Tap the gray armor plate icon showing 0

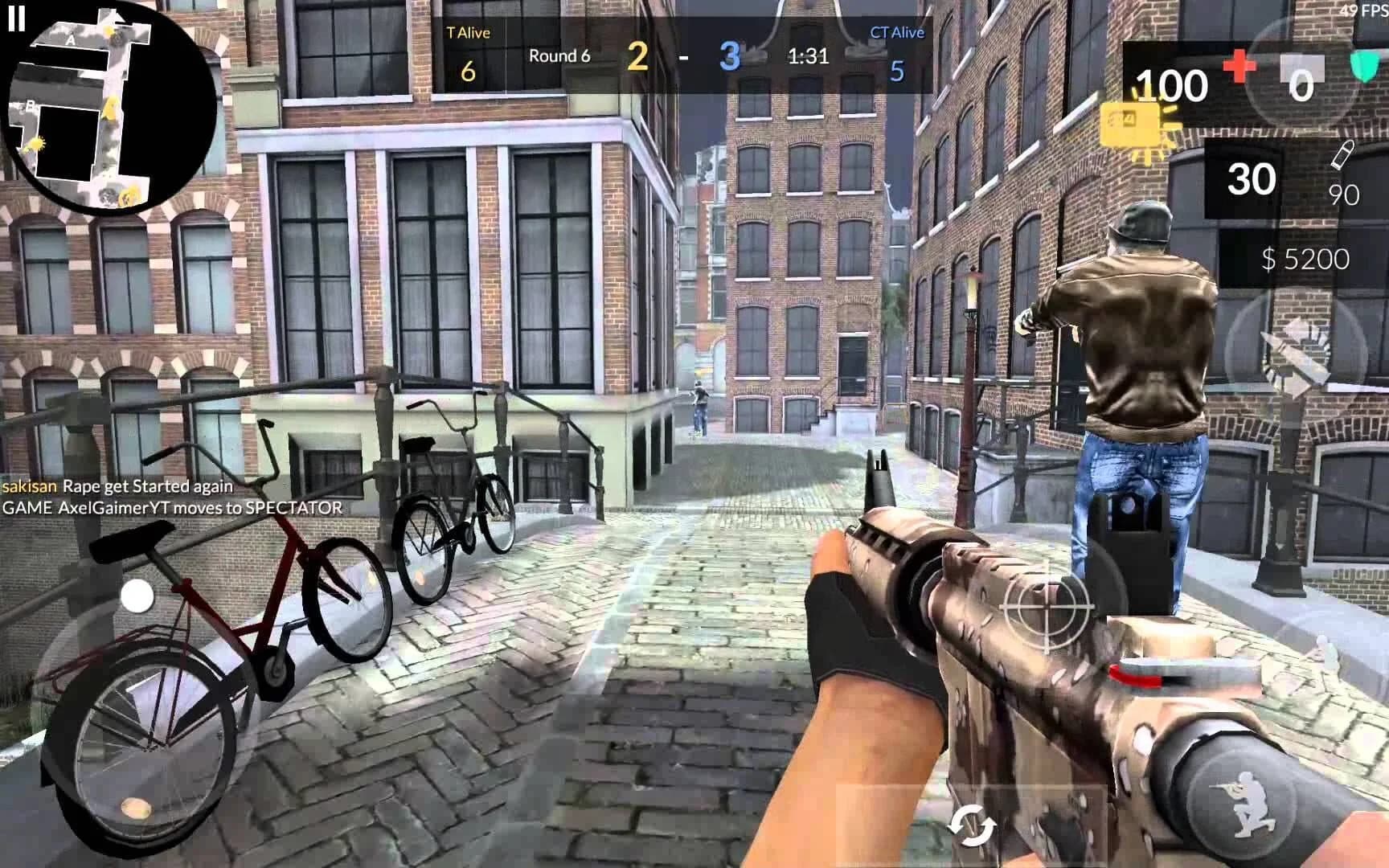[1302, 68]
